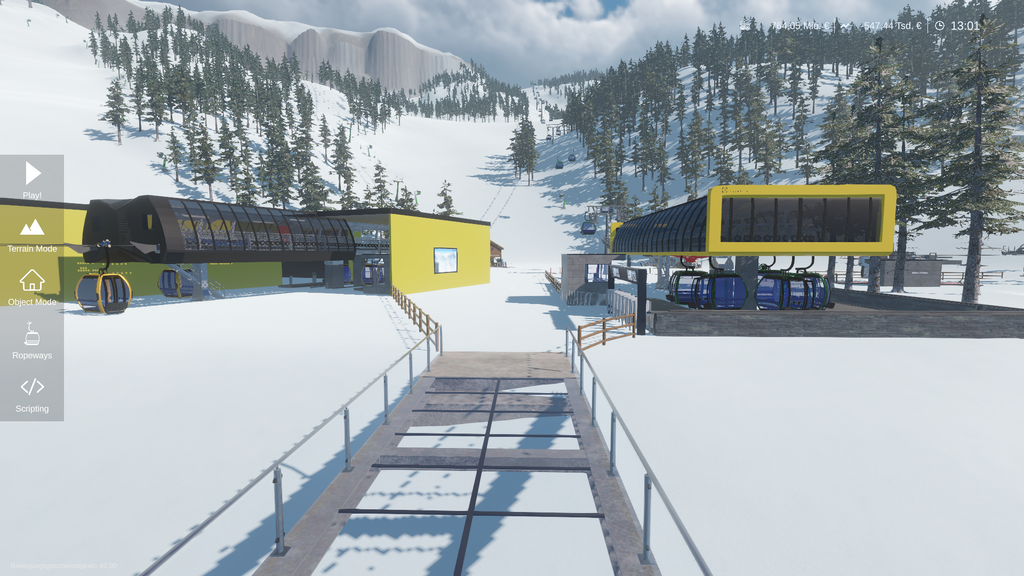The width and height of the screenshot is (1024, 576).
Task: Open Object Mode
Action: 32,286
